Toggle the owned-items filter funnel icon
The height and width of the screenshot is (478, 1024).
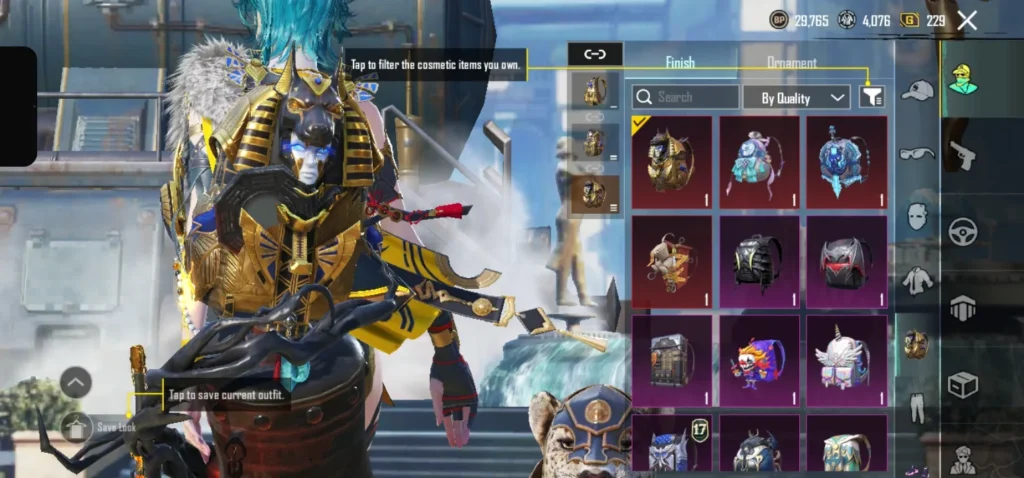(872, 97)
